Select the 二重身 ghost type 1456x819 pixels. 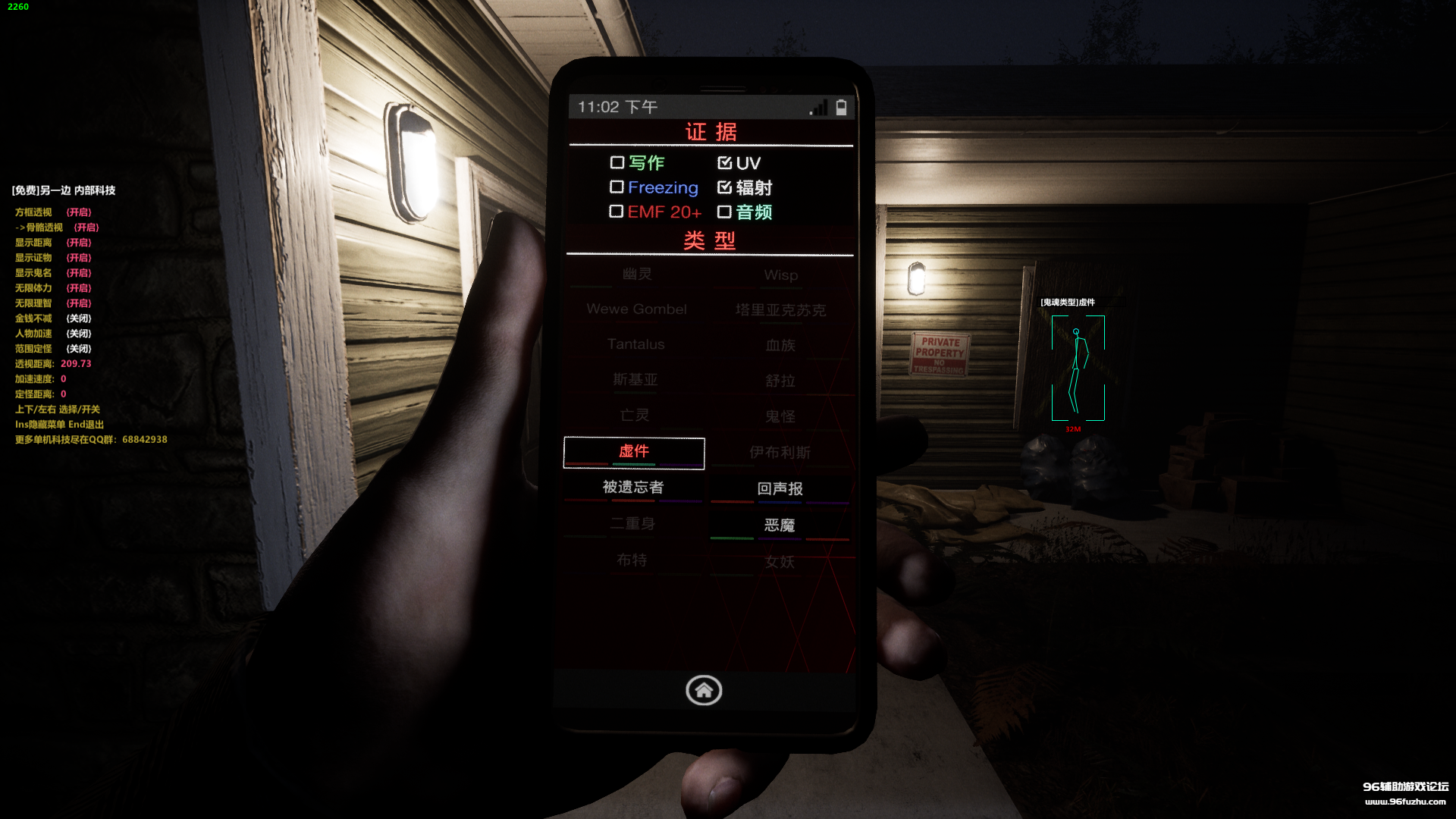[x=632, y=524]
